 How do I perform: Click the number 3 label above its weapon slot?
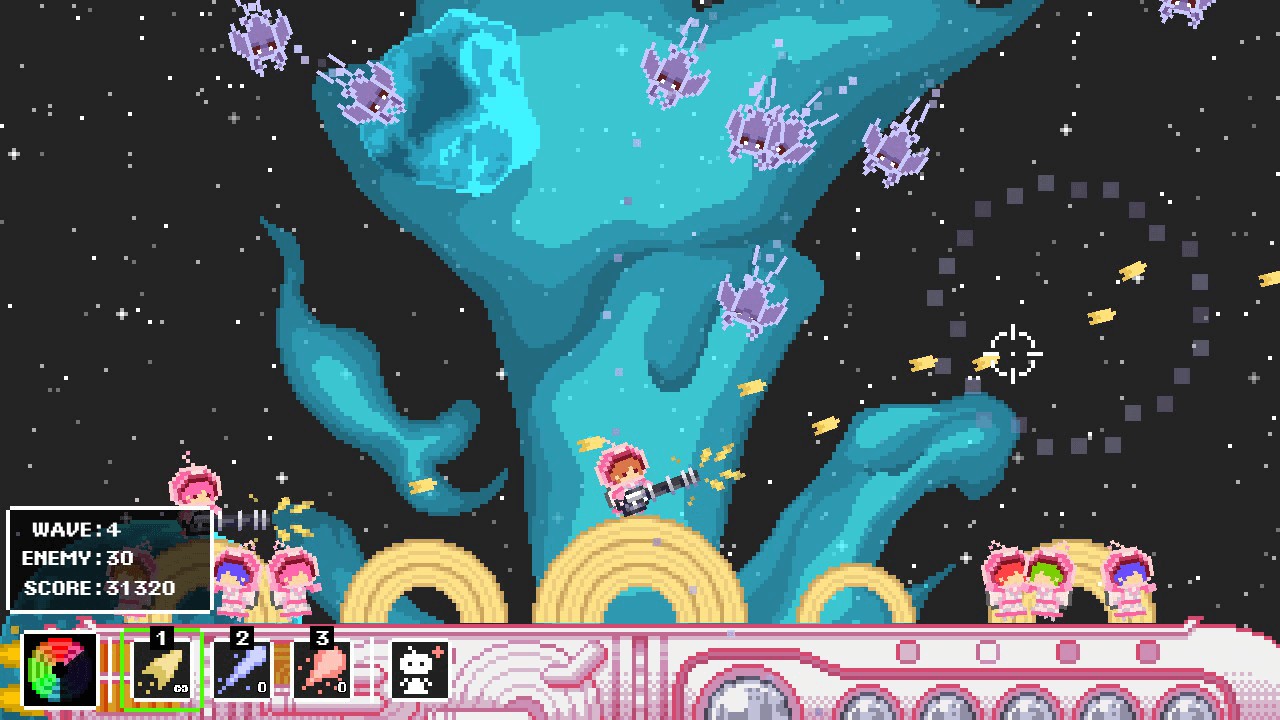[x=321, y=638]
